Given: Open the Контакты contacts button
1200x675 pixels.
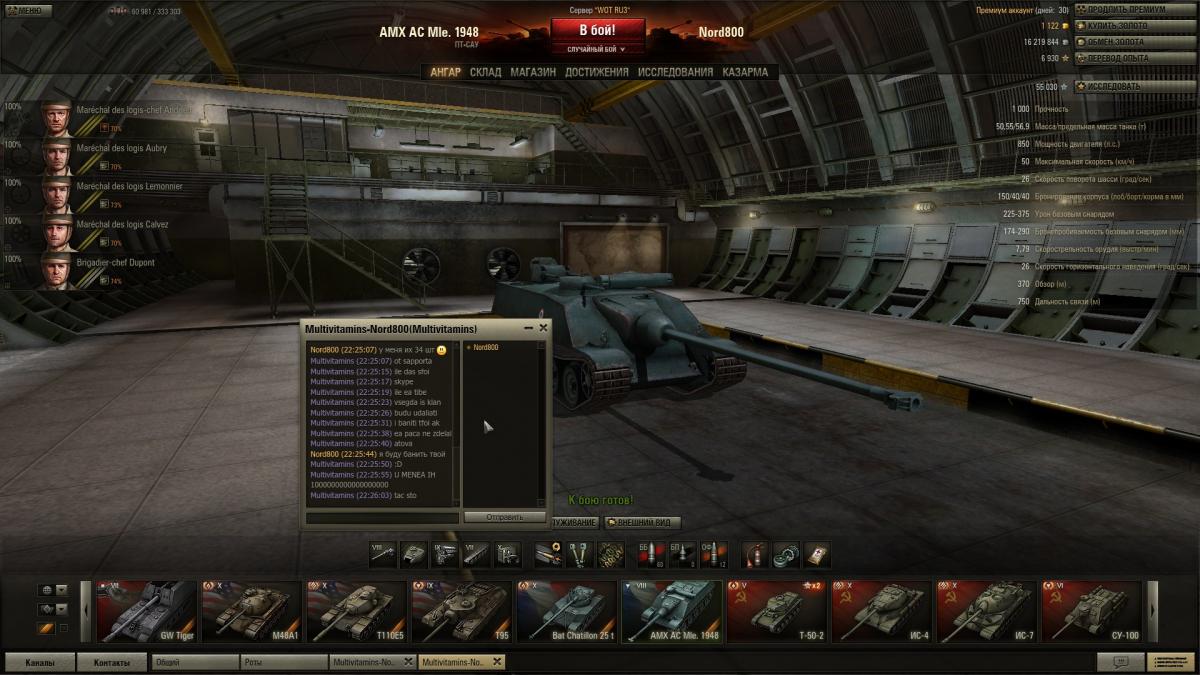Looking at the screenshot, I should coord(112,662).
